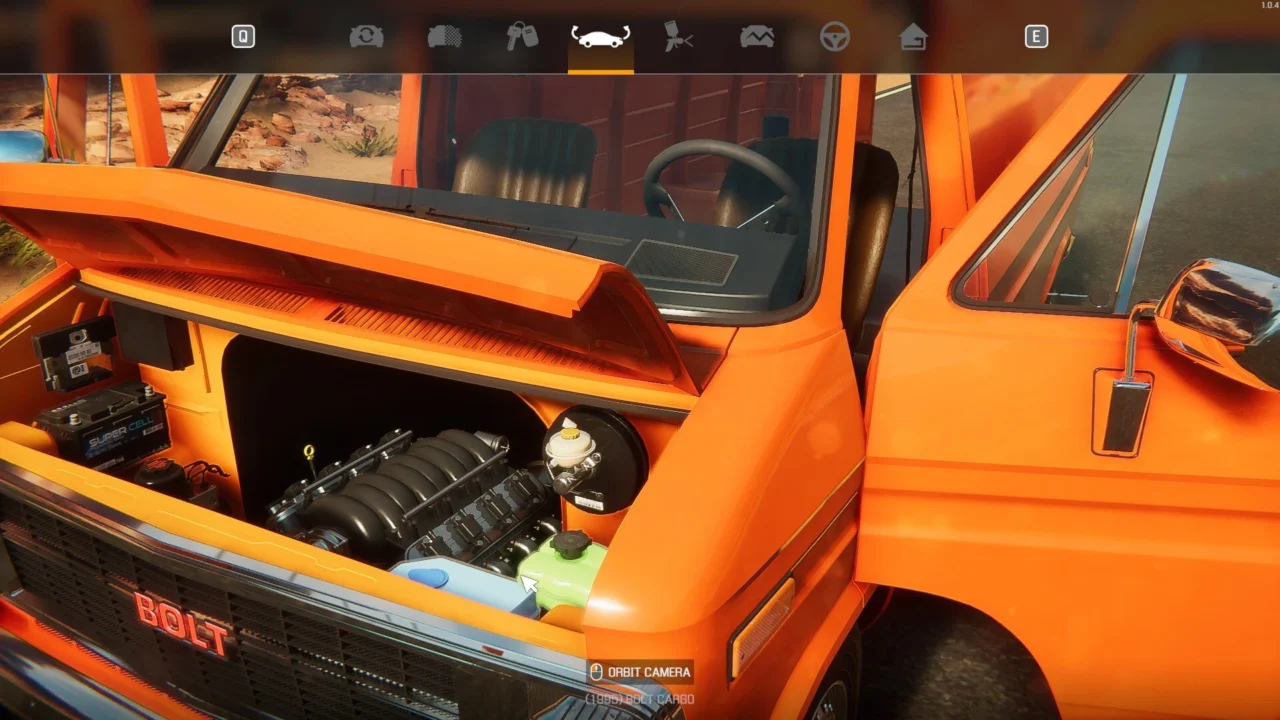Go to the home garage tab

click(x=913, y=37)
